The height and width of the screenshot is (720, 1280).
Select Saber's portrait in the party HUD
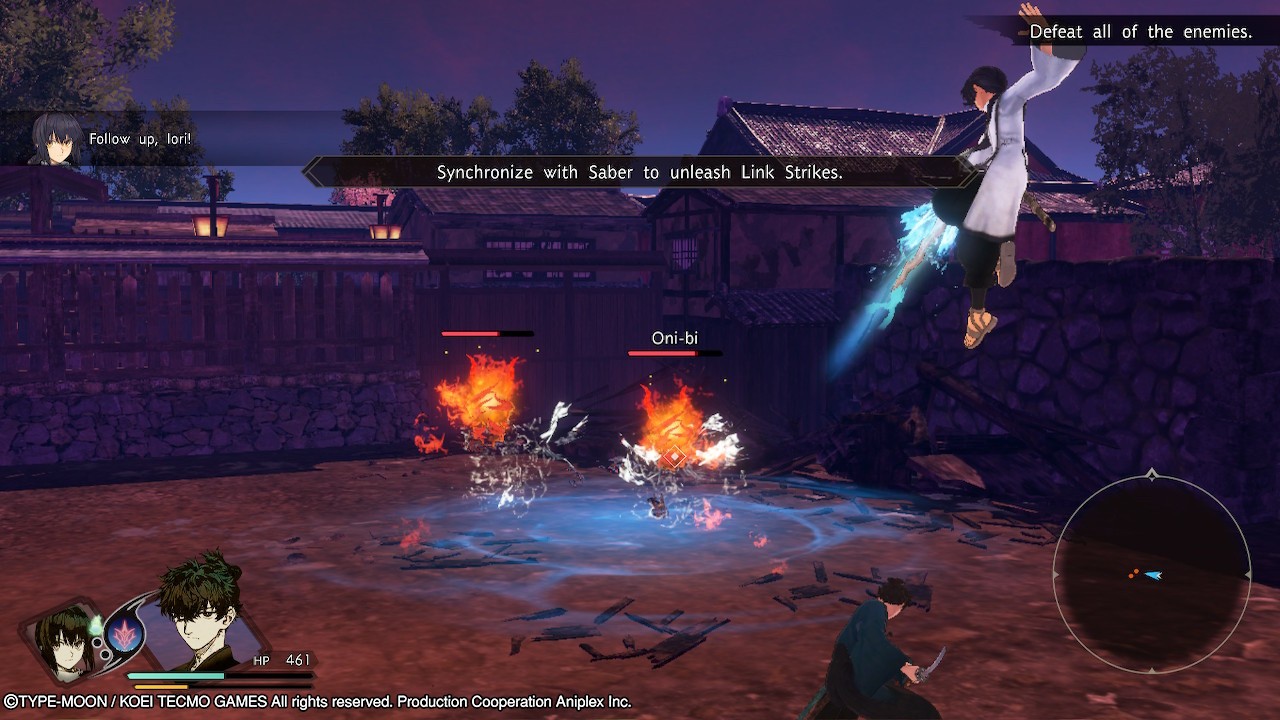point(62,638)
